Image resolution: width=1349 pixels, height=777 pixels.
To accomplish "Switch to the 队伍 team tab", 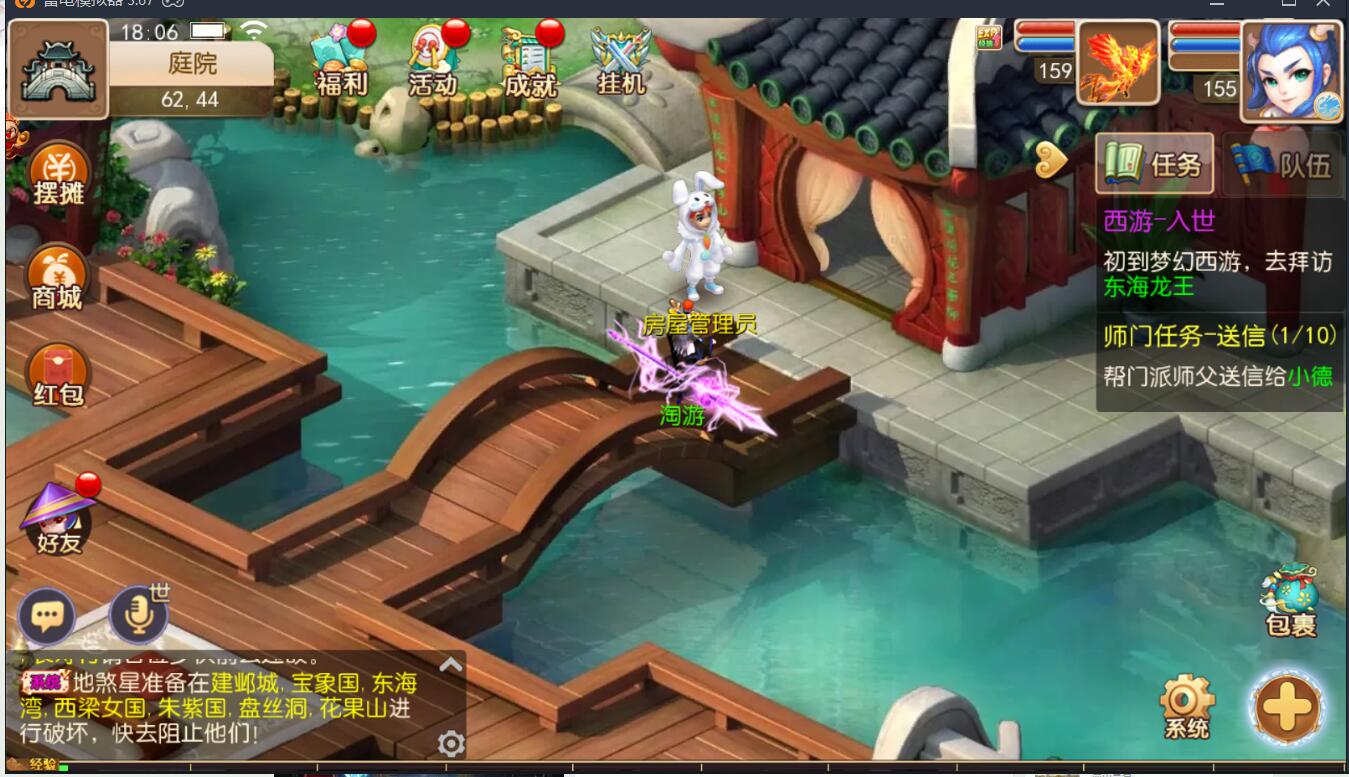I will pyautogui.click(x=1283, y=163).
